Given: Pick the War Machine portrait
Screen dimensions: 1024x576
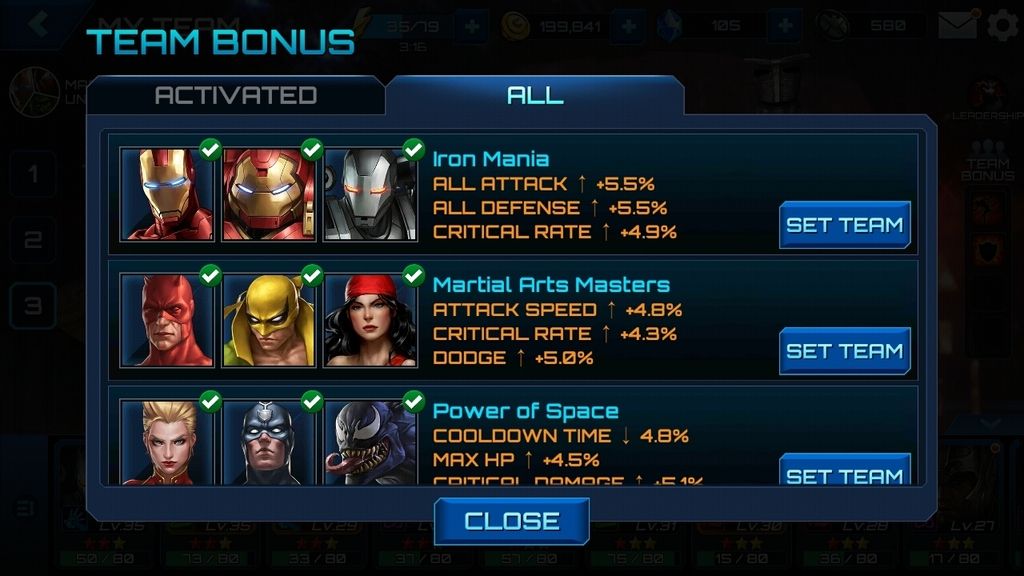Looking at the screenshot, I should (x=371, y=194).
